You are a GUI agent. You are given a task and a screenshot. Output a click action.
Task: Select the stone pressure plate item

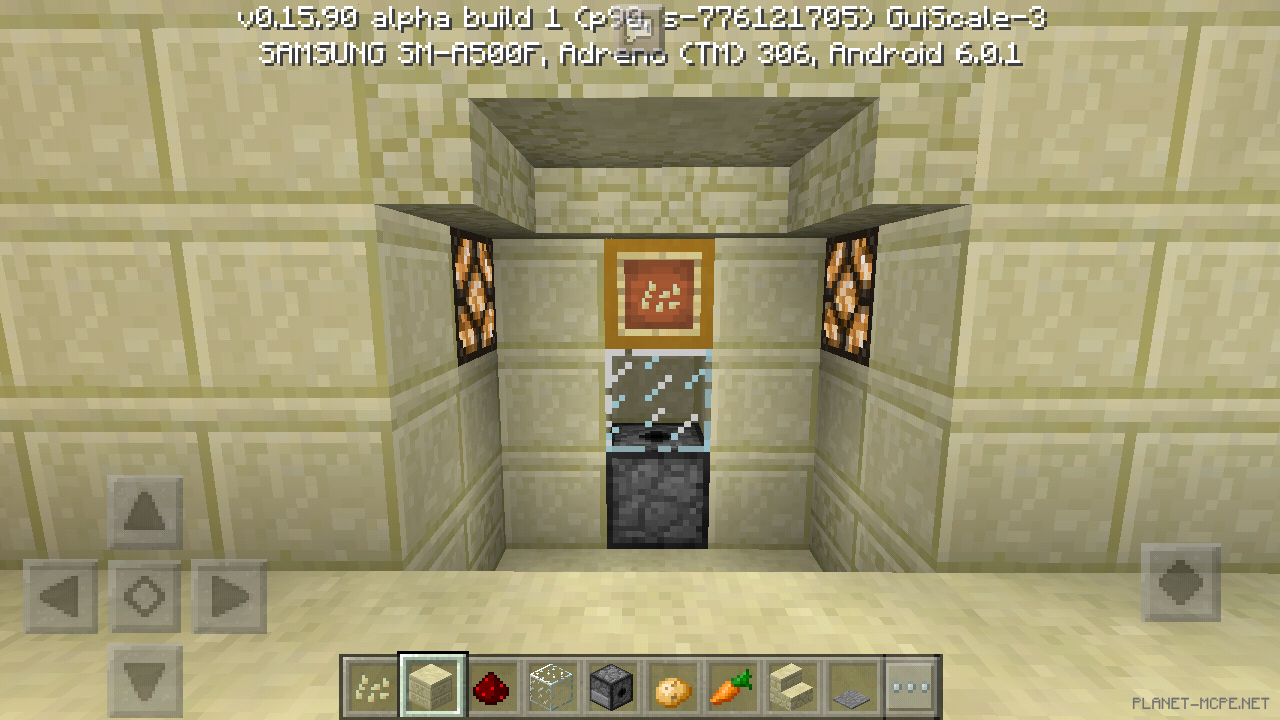851,686
